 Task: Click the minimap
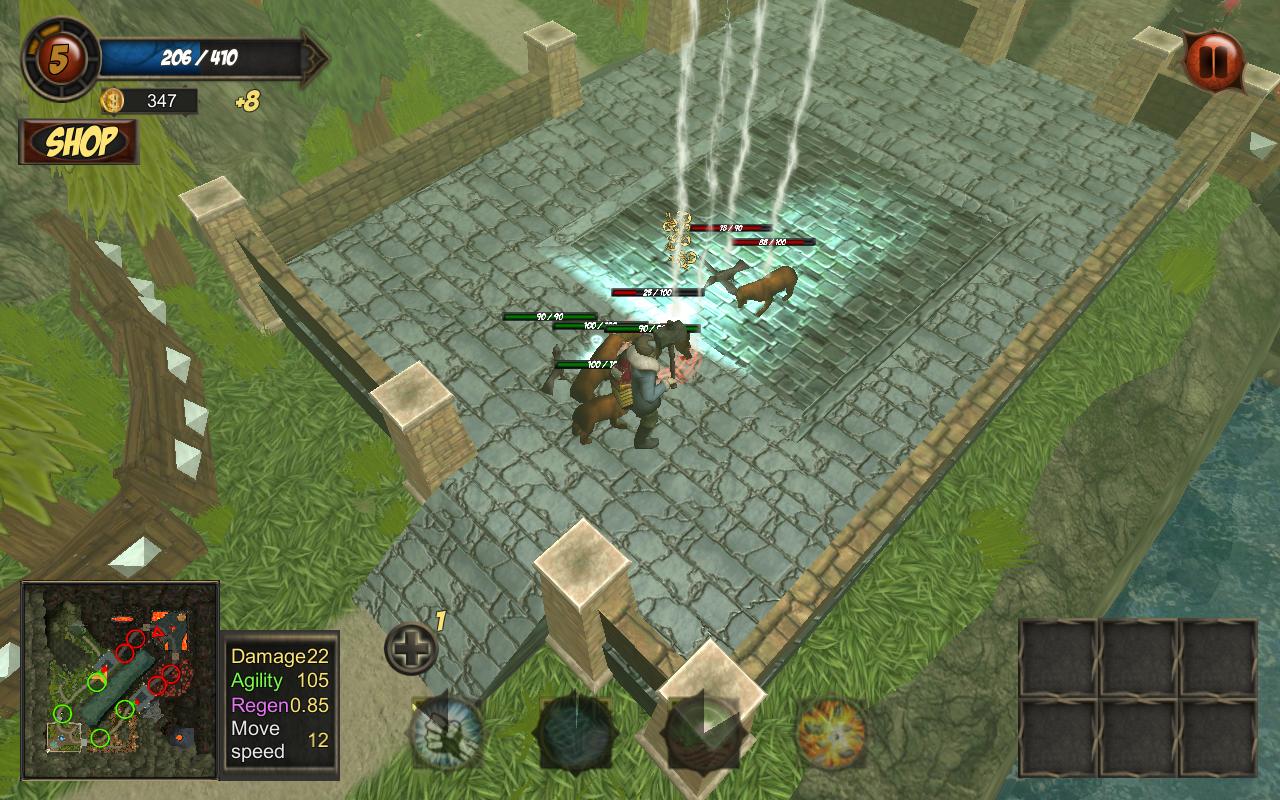click(x=120, y=680)
